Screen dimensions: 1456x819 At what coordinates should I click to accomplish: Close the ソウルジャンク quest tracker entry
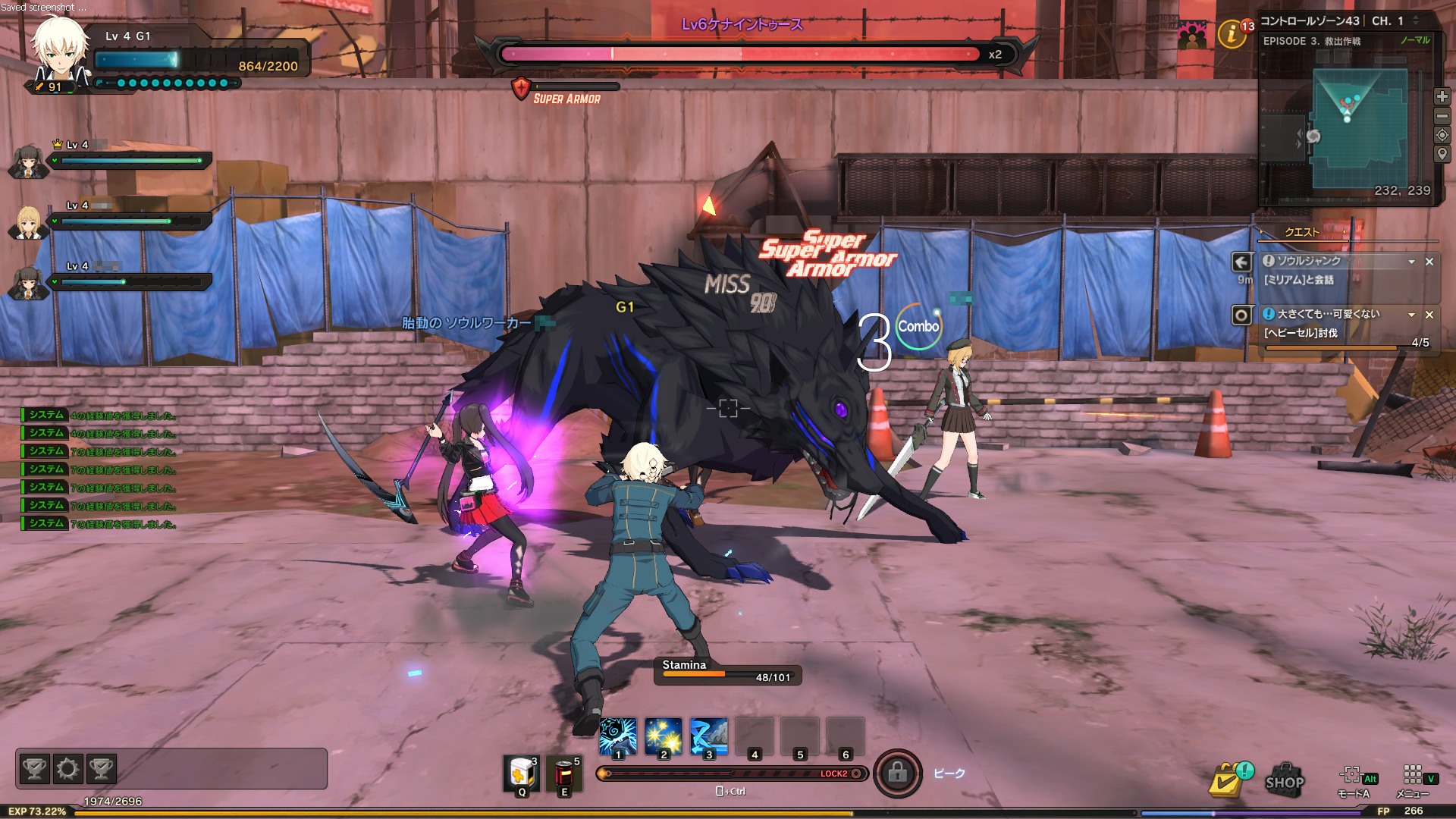(x=1429, y=262)
